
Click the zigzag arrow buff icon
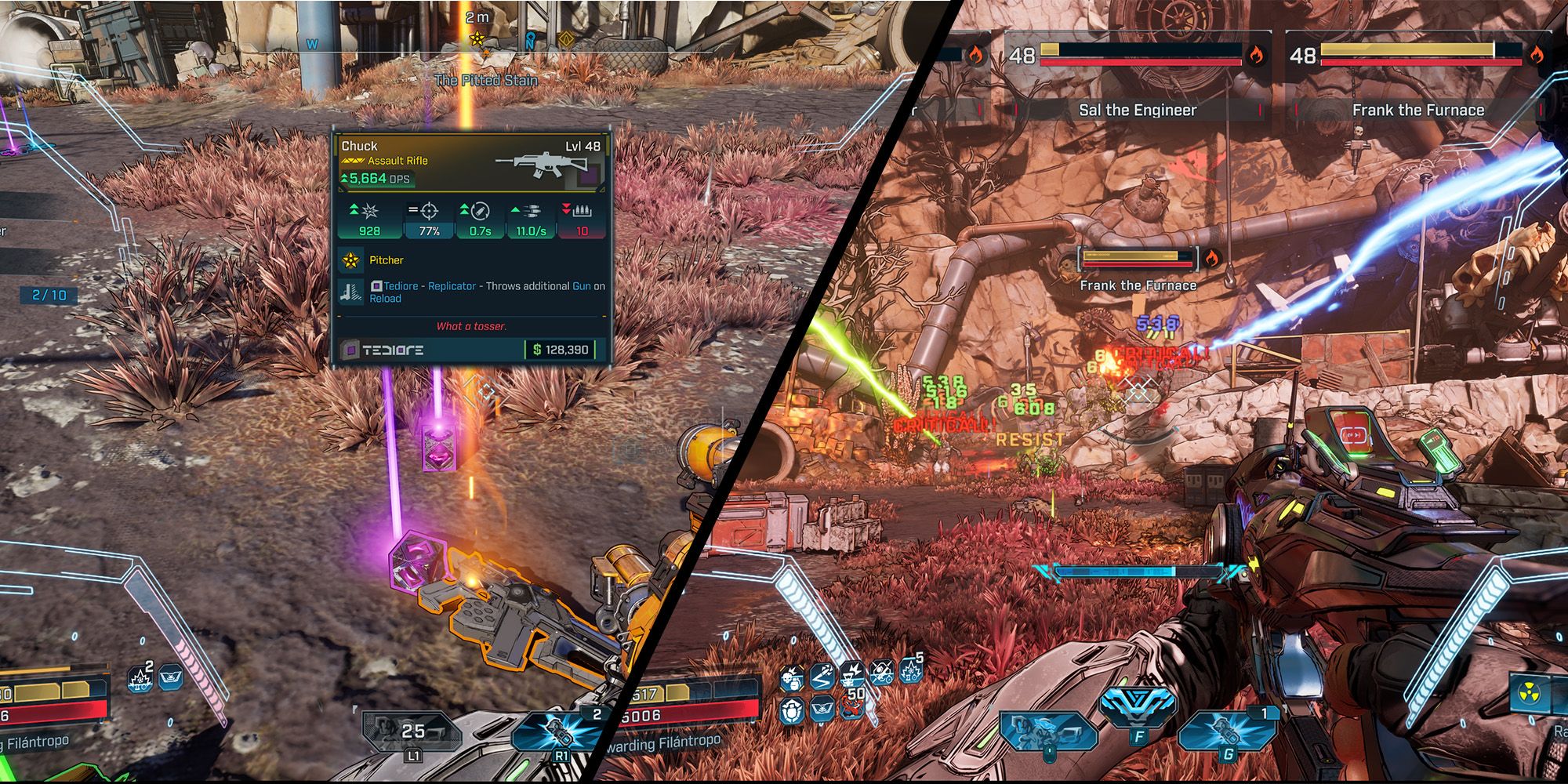tap(822, 677)
